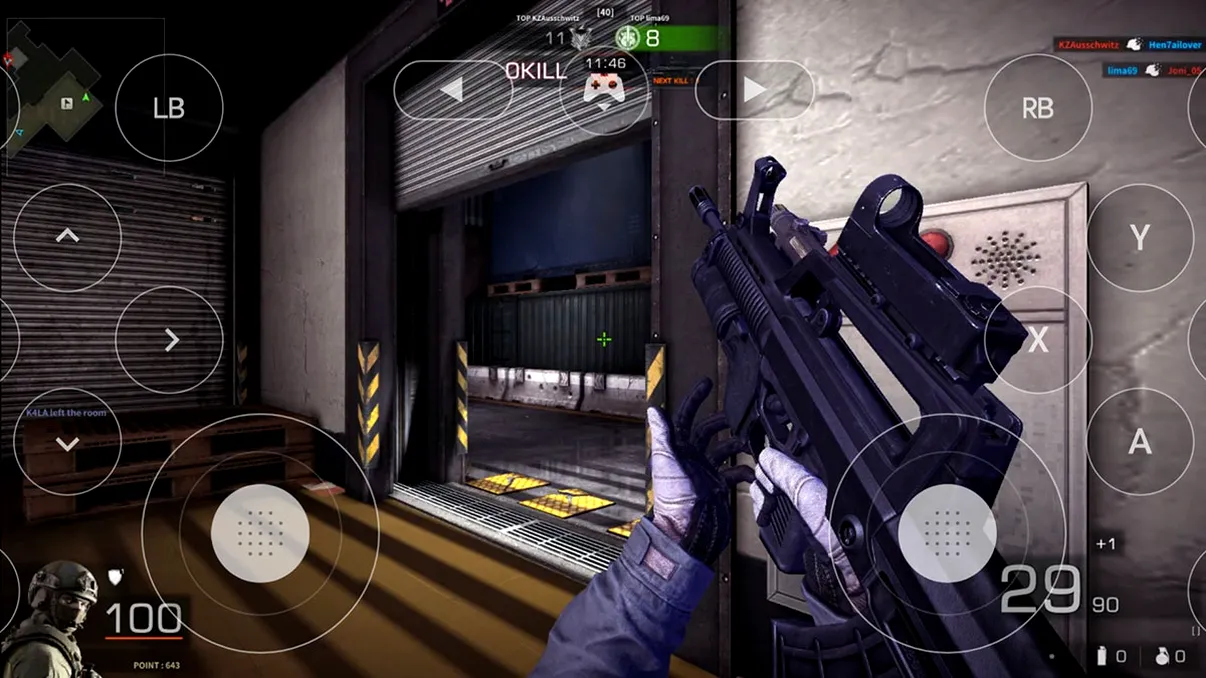The height and width of the screenshot is (678, 1206).
Task: Tap the d-pad down arrow button
Action: (67, 442)
